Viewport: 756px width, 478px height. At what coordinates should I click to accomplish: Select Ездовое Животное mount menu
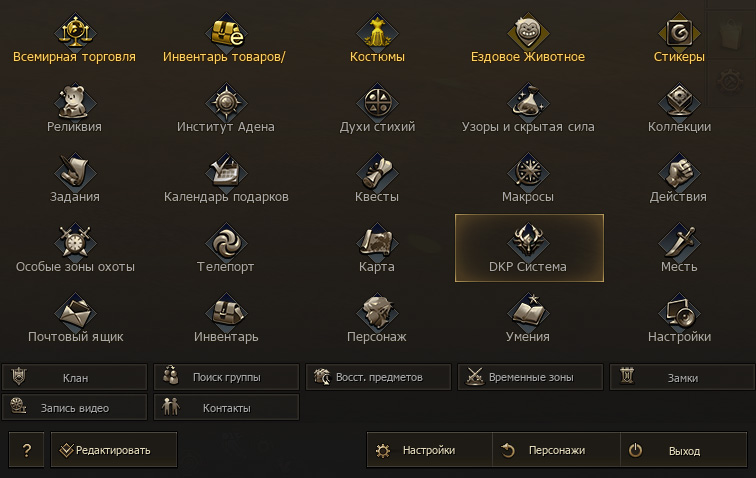[528, 41]
